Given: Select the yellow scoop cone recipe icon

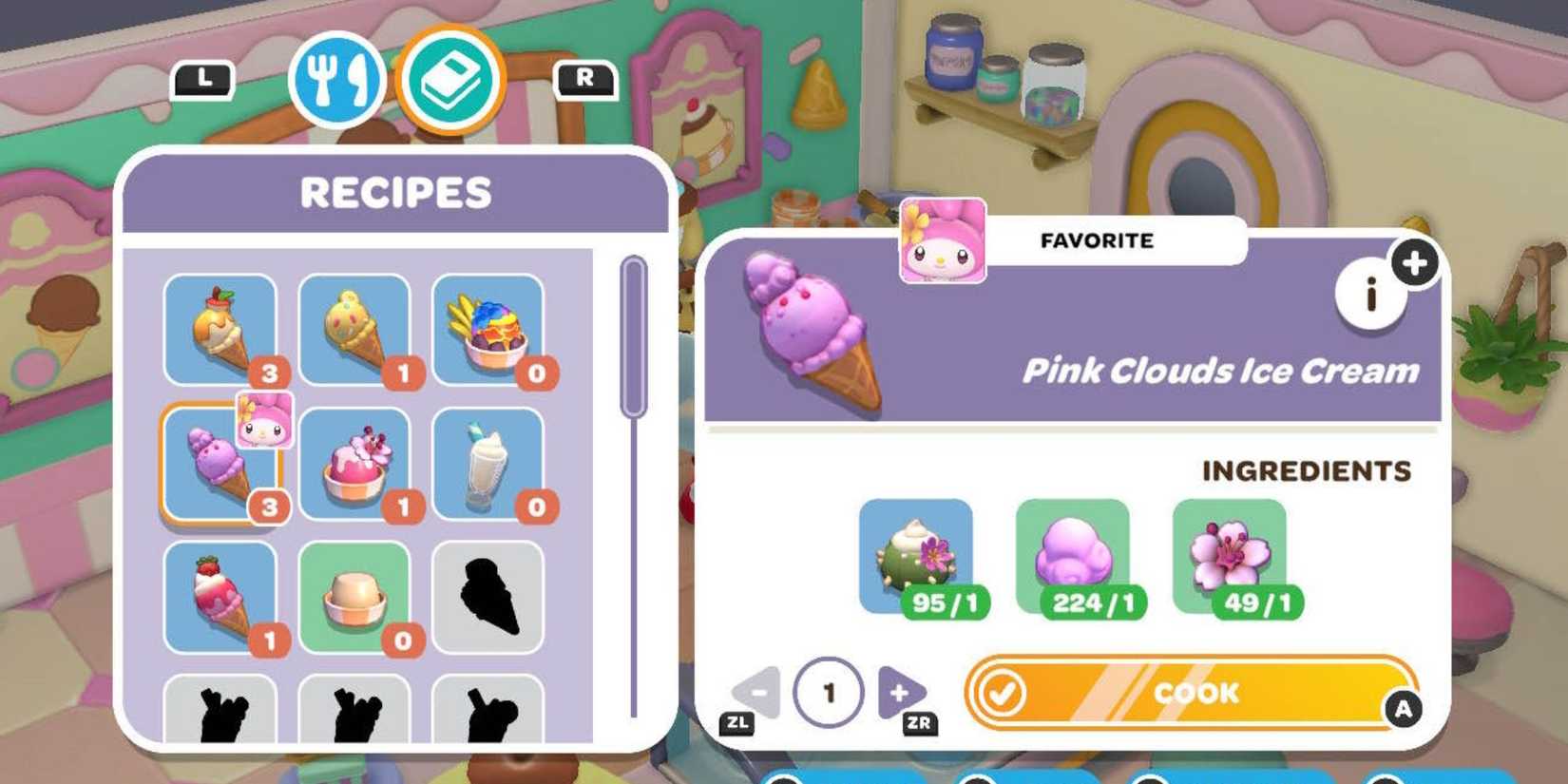Looking at the screenshot, I should coord(354,328).
